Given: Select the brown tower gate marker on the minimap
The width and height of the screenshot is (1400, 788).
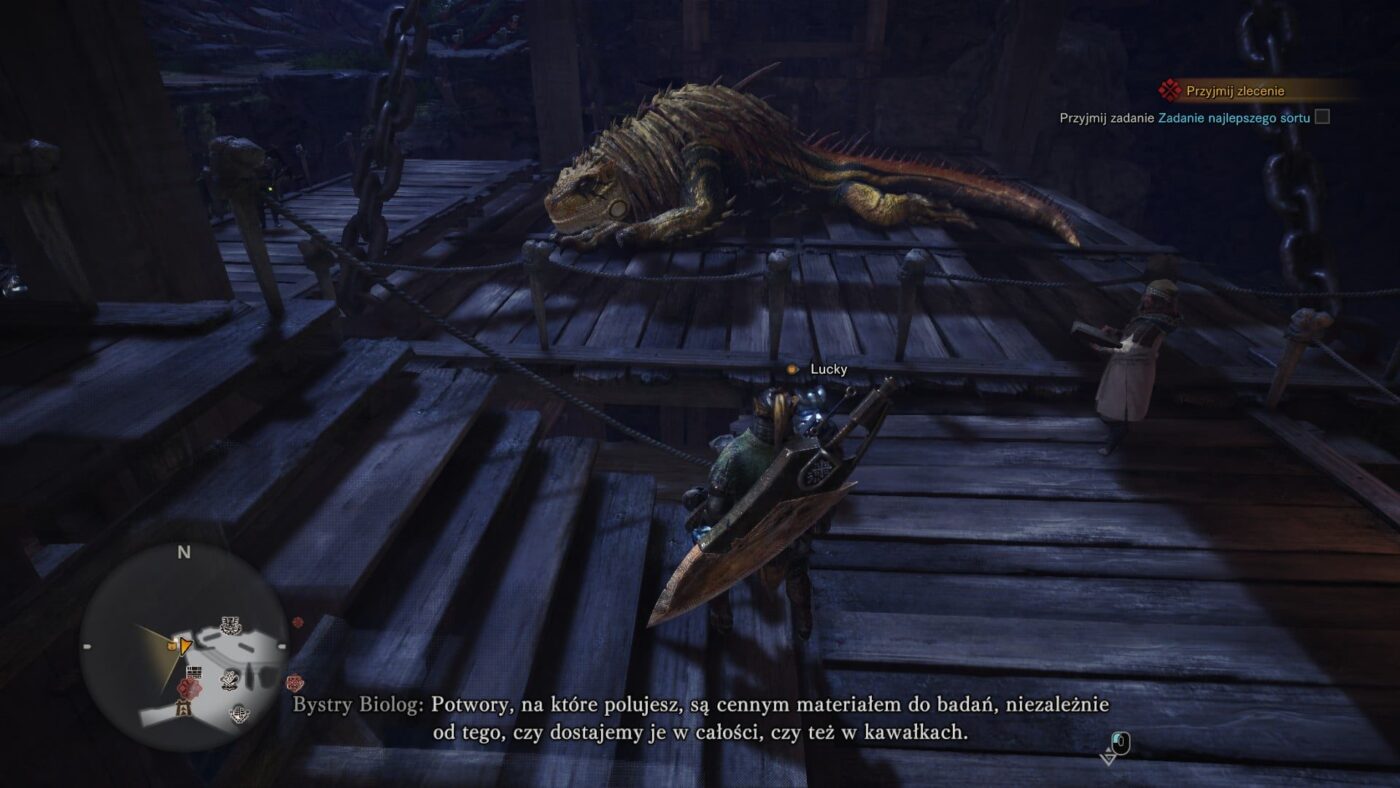Looking at the screenshot, I should coord(184,708).
